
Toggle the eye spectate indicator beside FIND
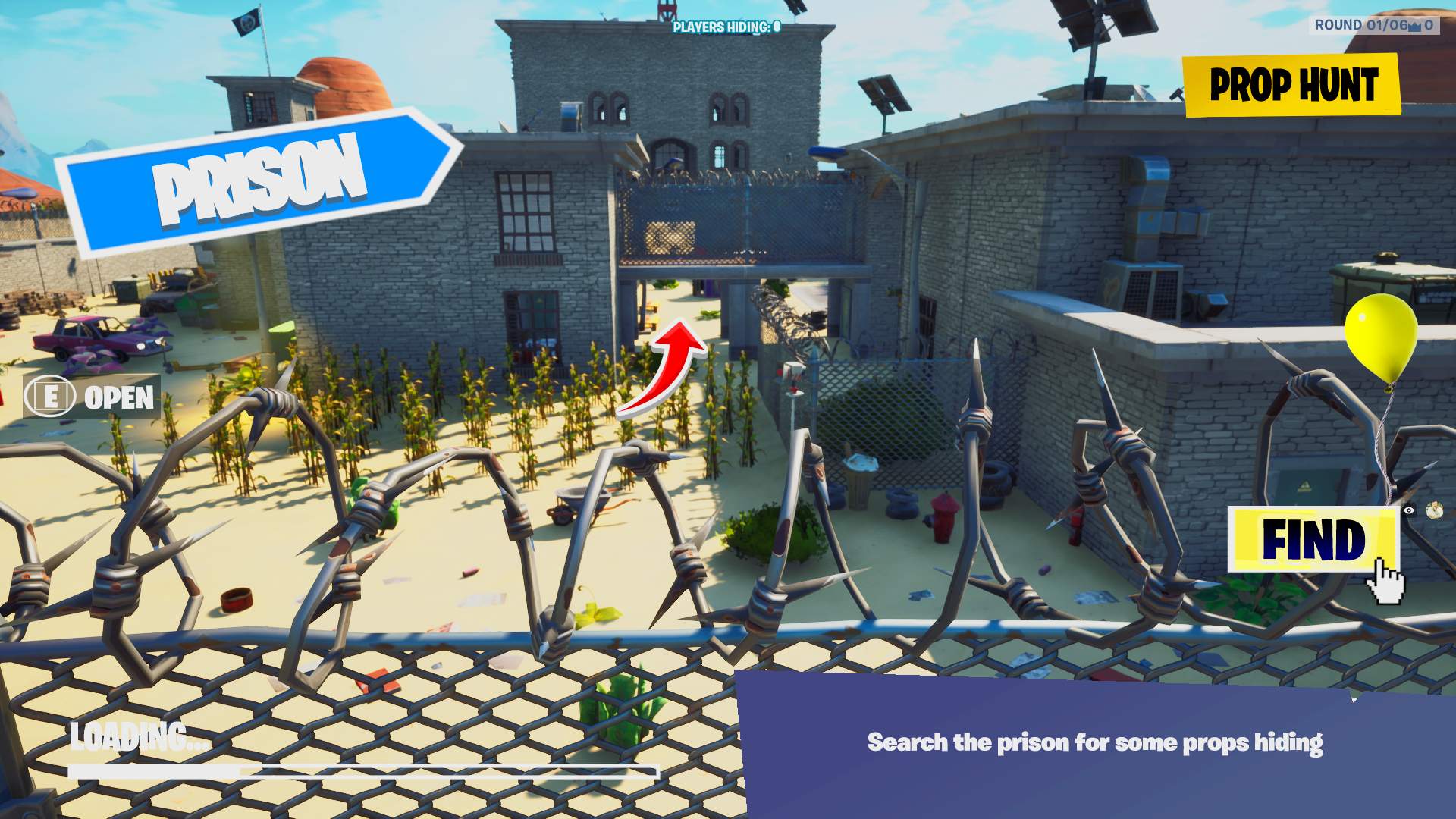click(x=1408, y=510)
